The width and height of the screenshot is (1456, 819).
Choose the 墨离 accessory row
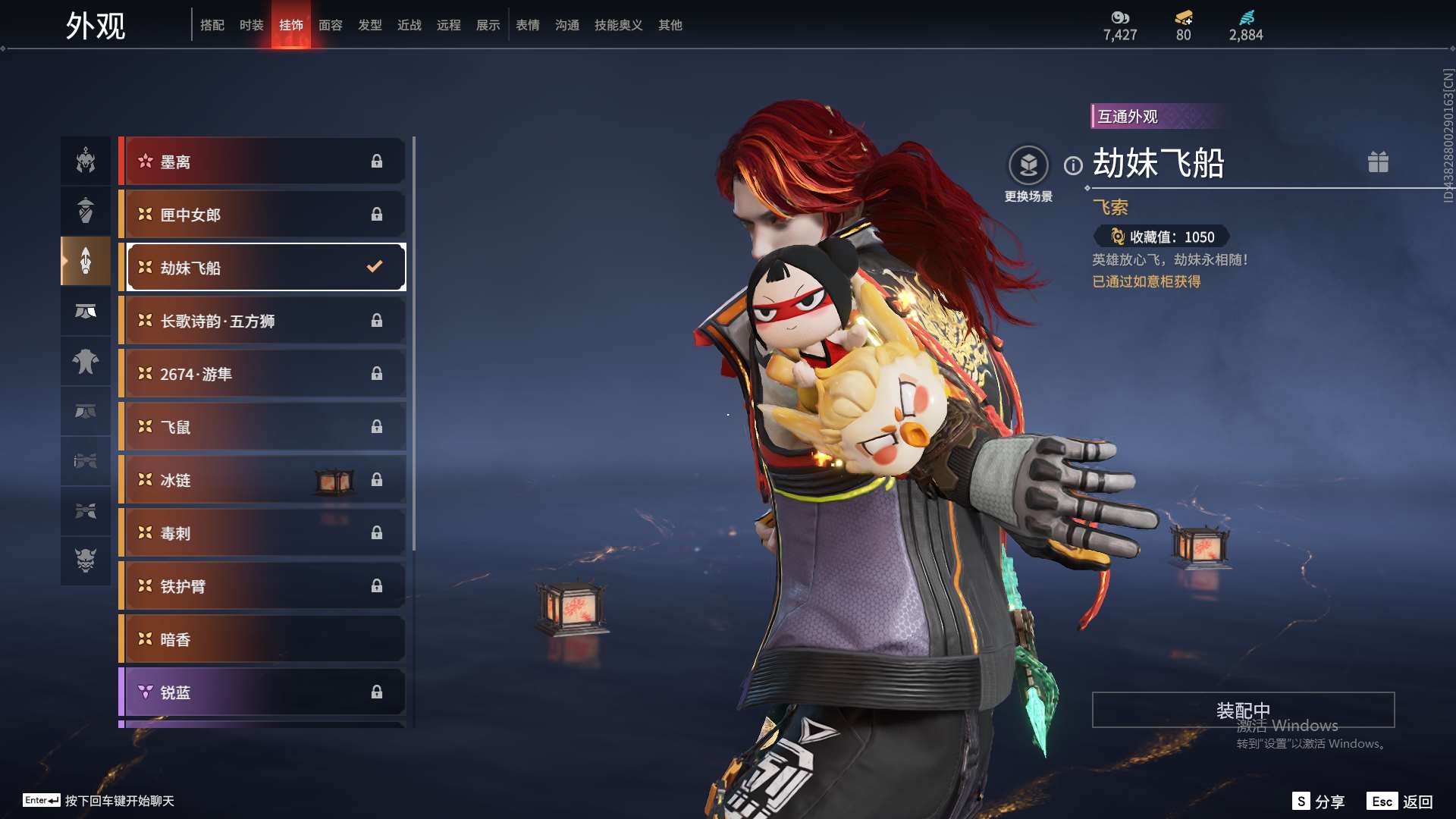pos(263,162)
